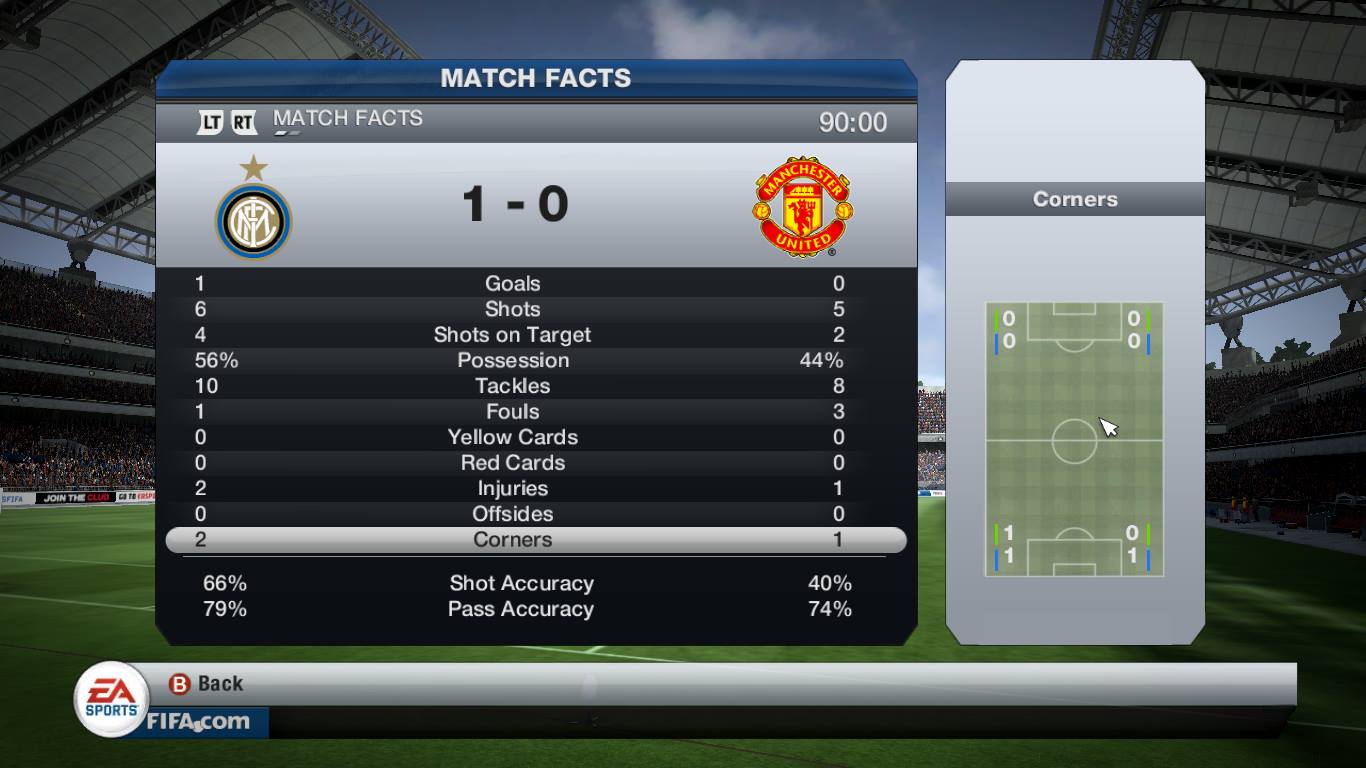This screenshot has width=1366, height=768.
Task: Select the highlighted Corners row
Action: (x=512, y=540)
